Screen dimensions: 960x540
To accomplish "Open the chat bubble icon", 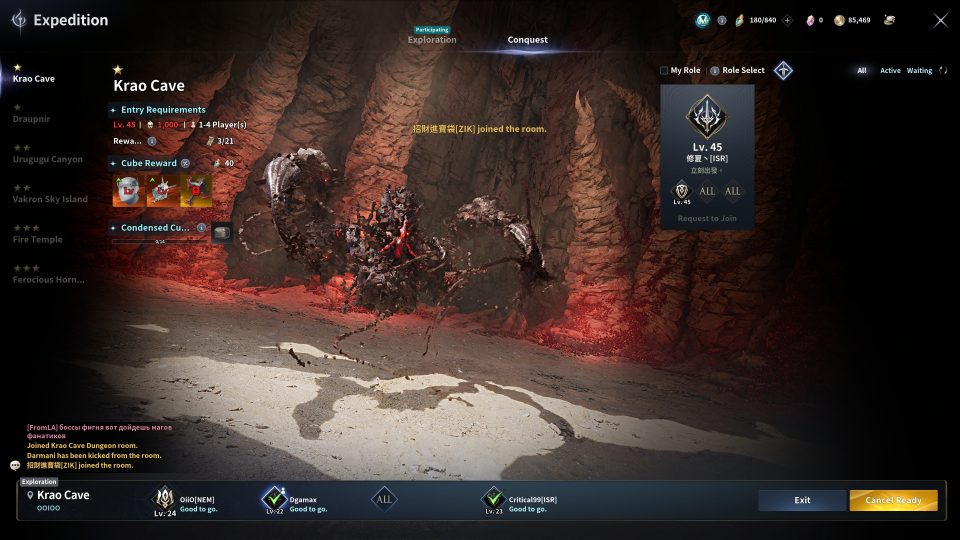I will [15, 465].
